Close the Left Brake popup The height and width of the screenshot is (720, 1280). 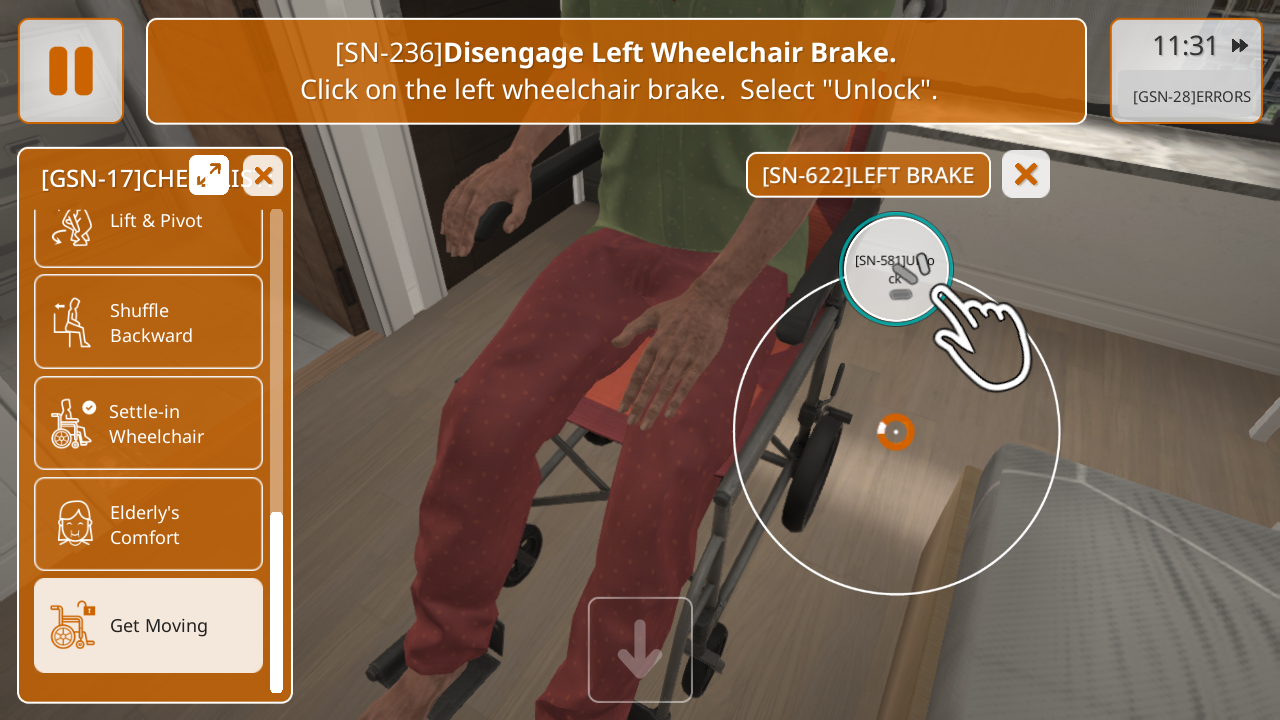(x=1025, y=174)
